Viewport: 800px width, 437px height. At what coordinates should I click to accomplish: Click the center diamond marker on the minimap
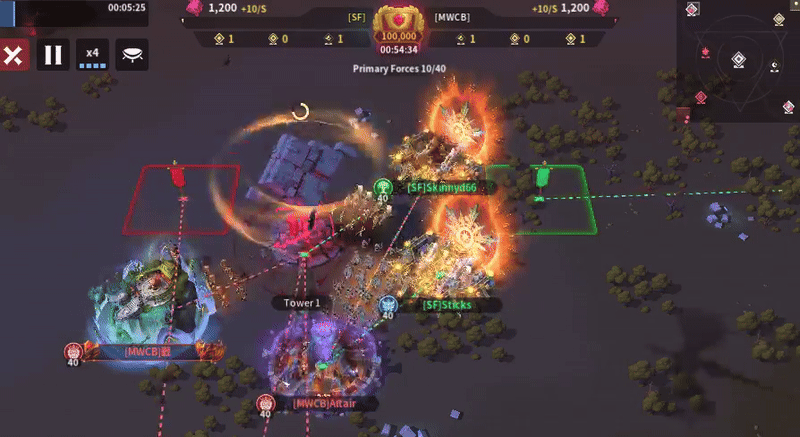(738, 59)
